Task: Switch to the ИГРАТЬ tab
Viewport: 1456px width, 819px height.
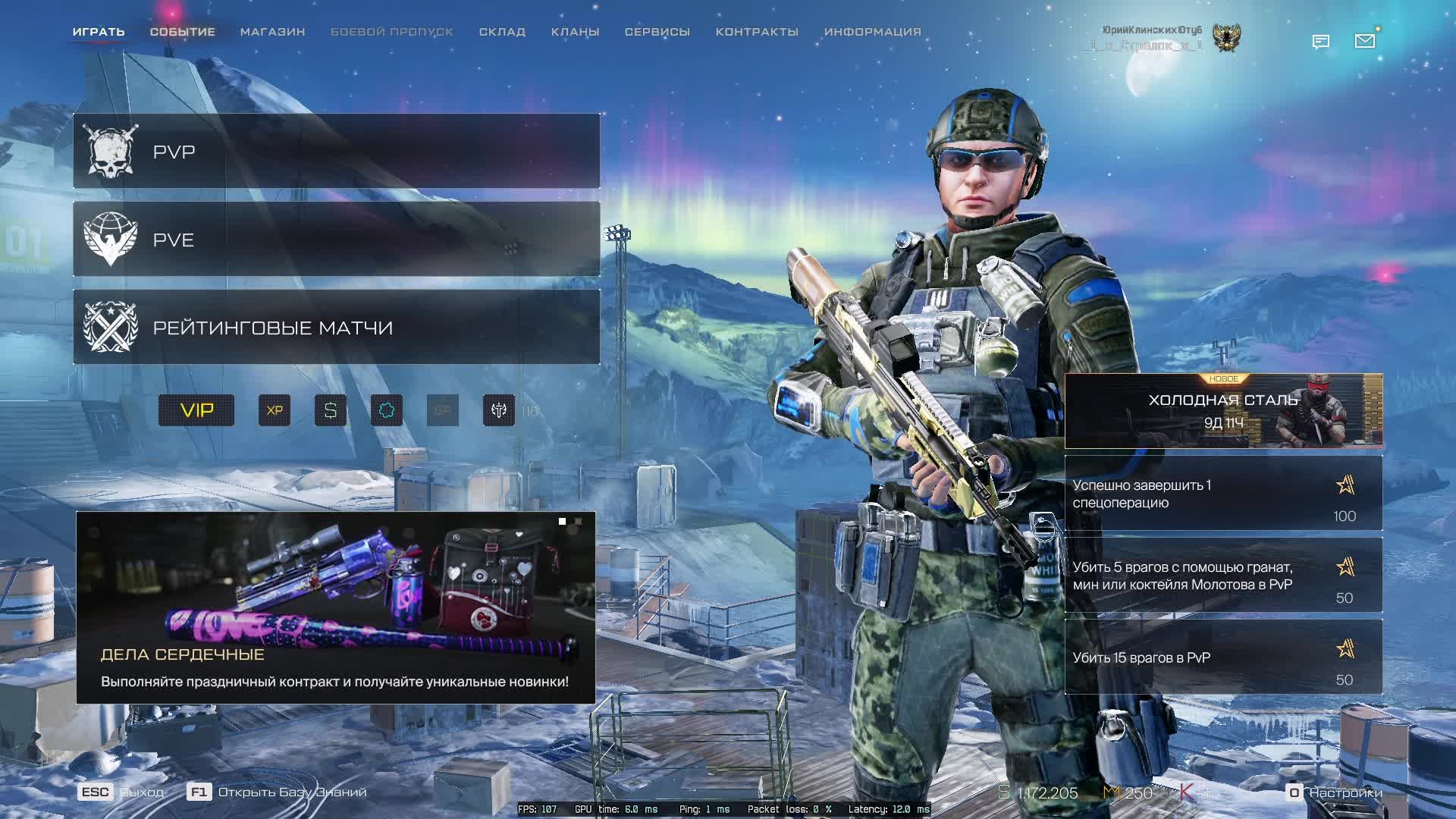Action: point(99,32)
